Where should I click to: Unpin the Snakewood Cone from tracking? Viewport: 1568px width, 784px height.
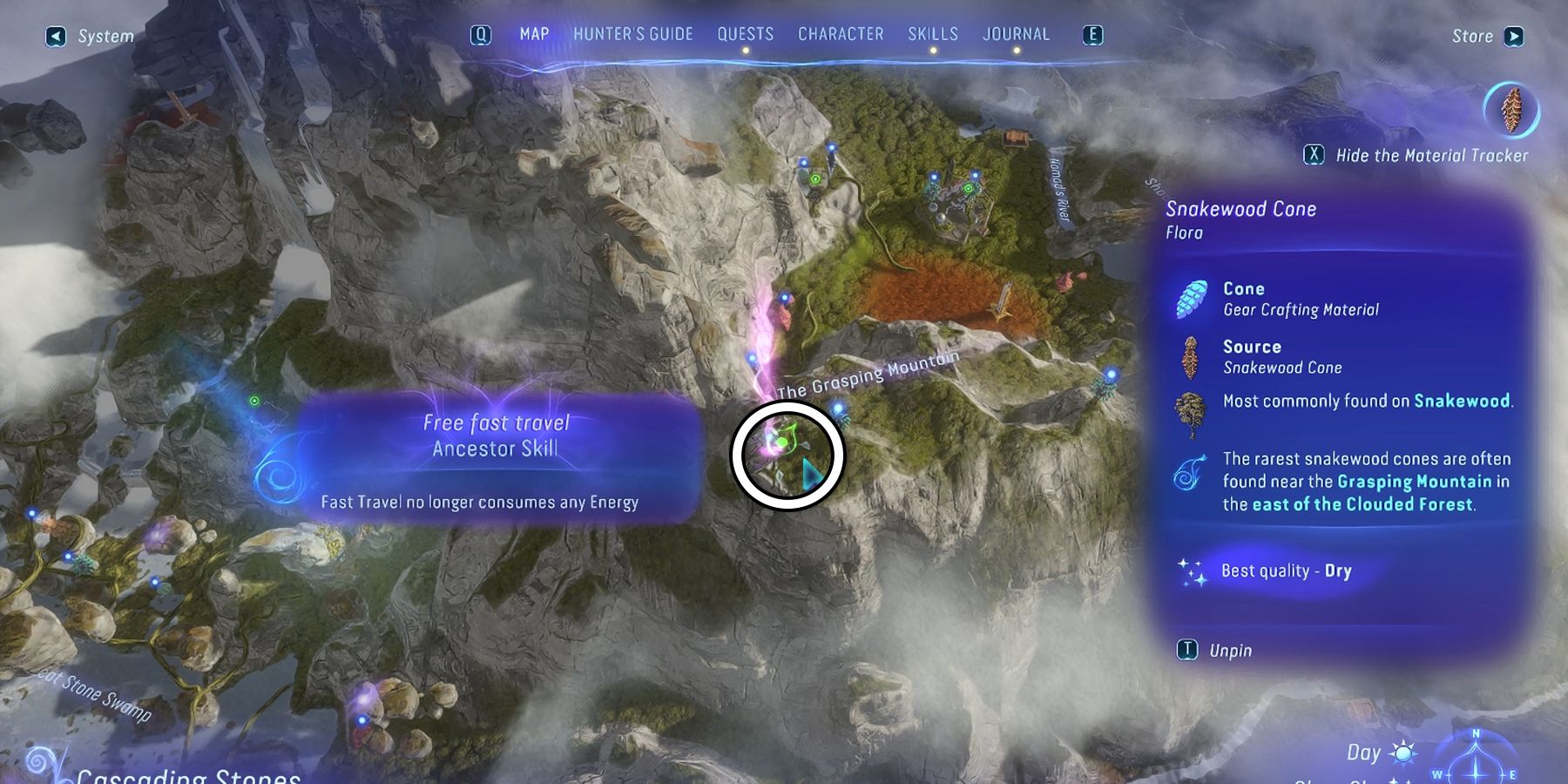click(x=1186, y=650)
